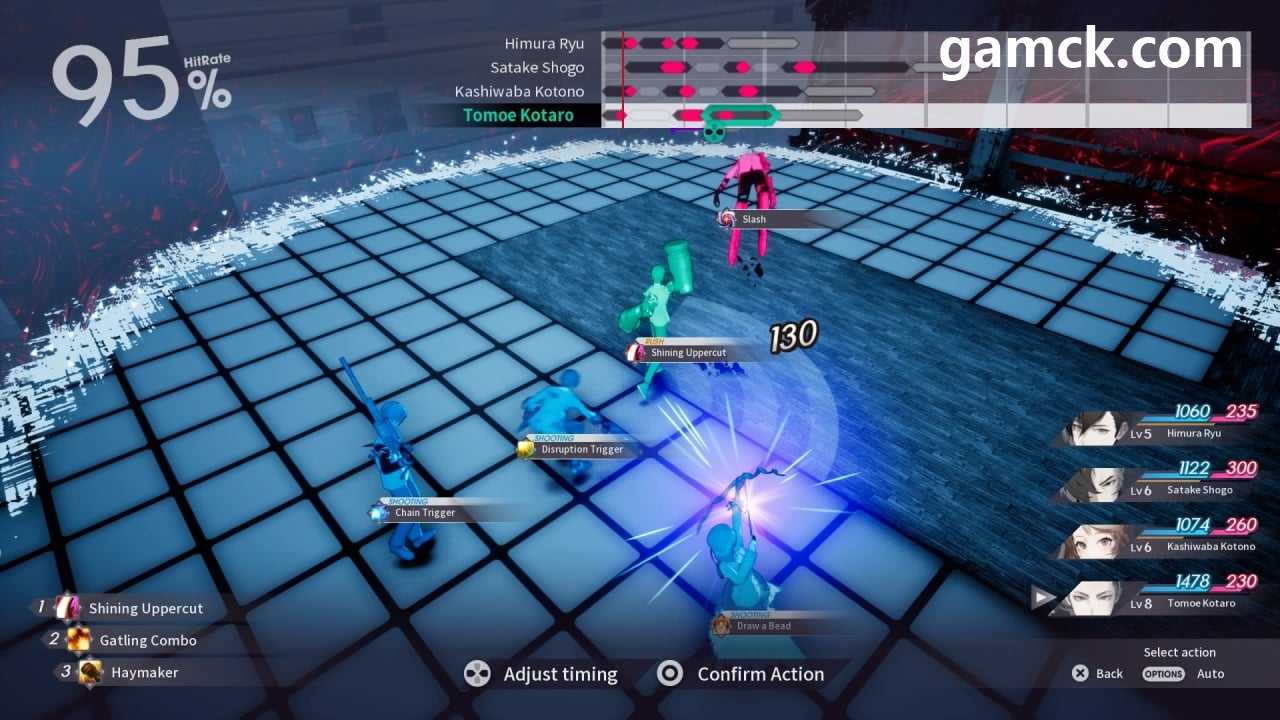Pick the Haymaker skill
The width and height of the screenshot is (1280, 720).
144,672
